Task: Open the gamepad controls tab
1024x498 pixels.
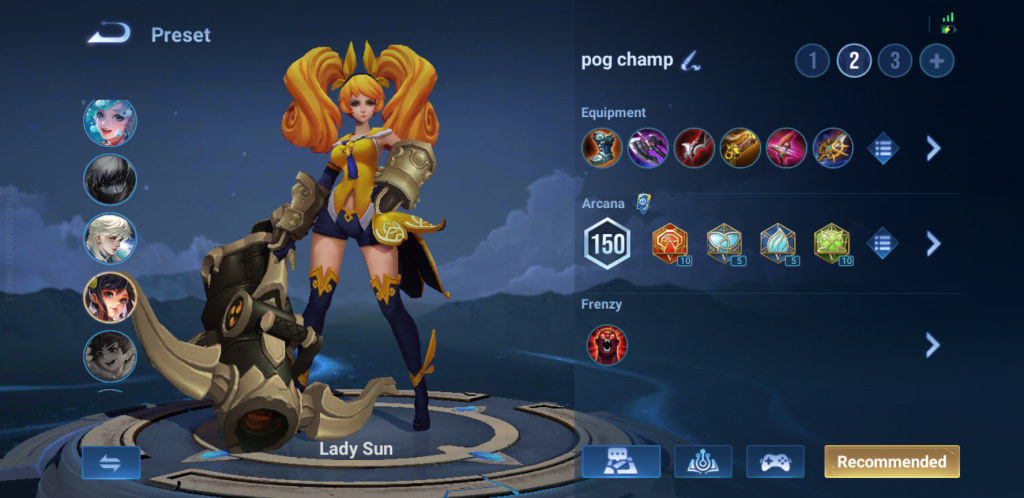Action: [x=775, y=462]
